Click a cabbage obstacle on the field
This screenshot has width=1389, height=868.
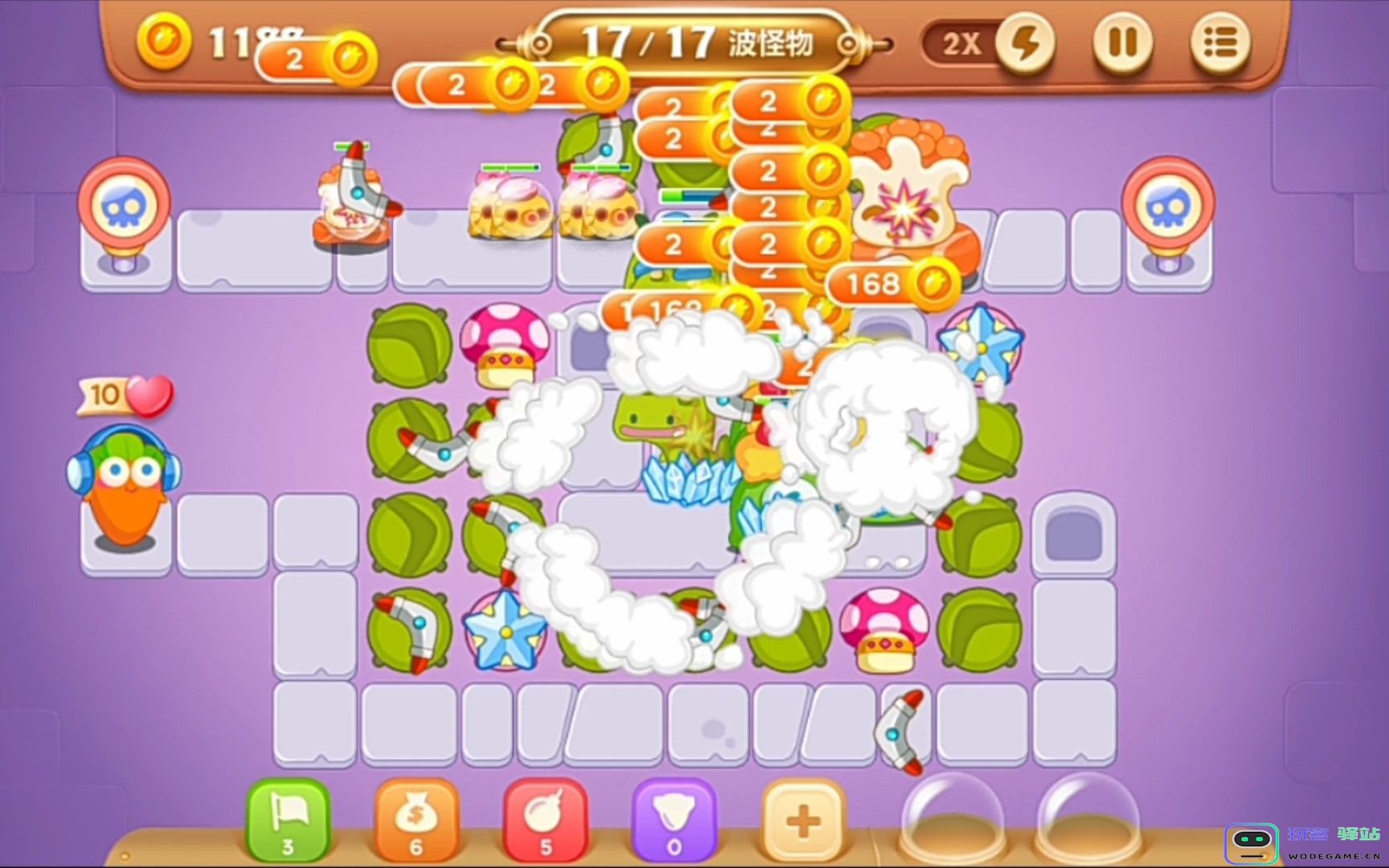click(x=410, y=346)
